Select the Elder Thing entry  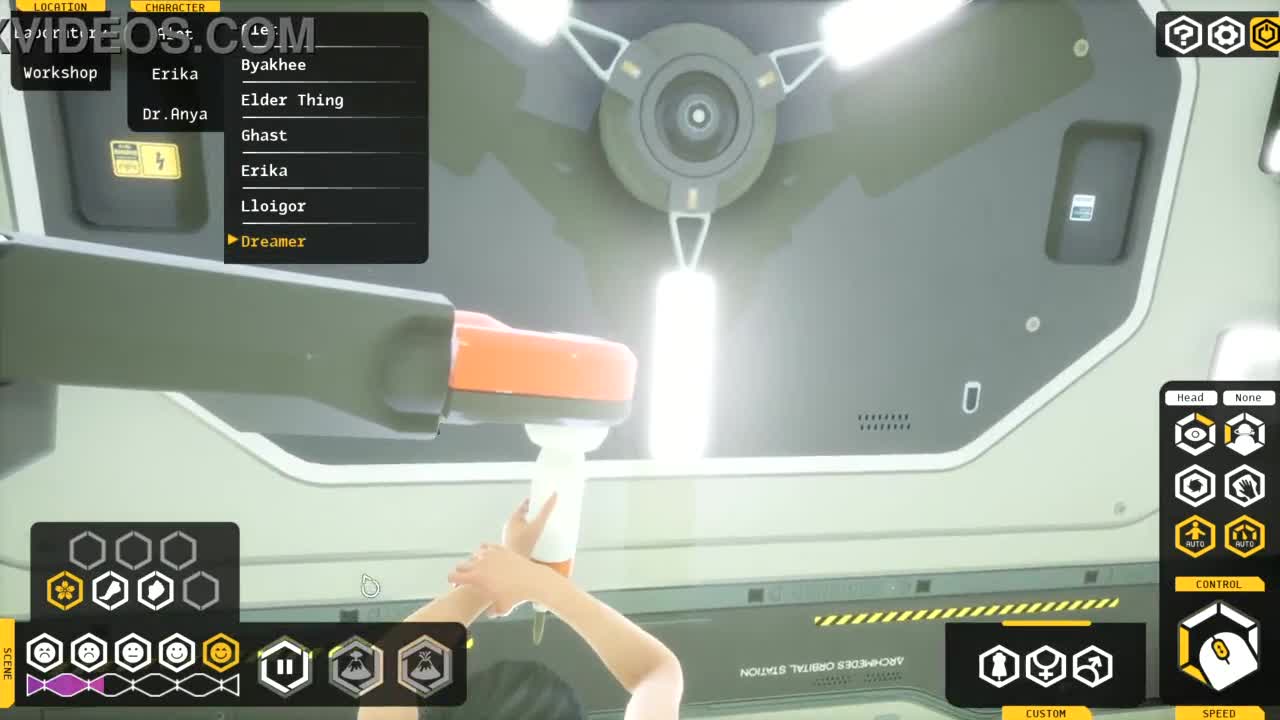[x=292, y=100]
